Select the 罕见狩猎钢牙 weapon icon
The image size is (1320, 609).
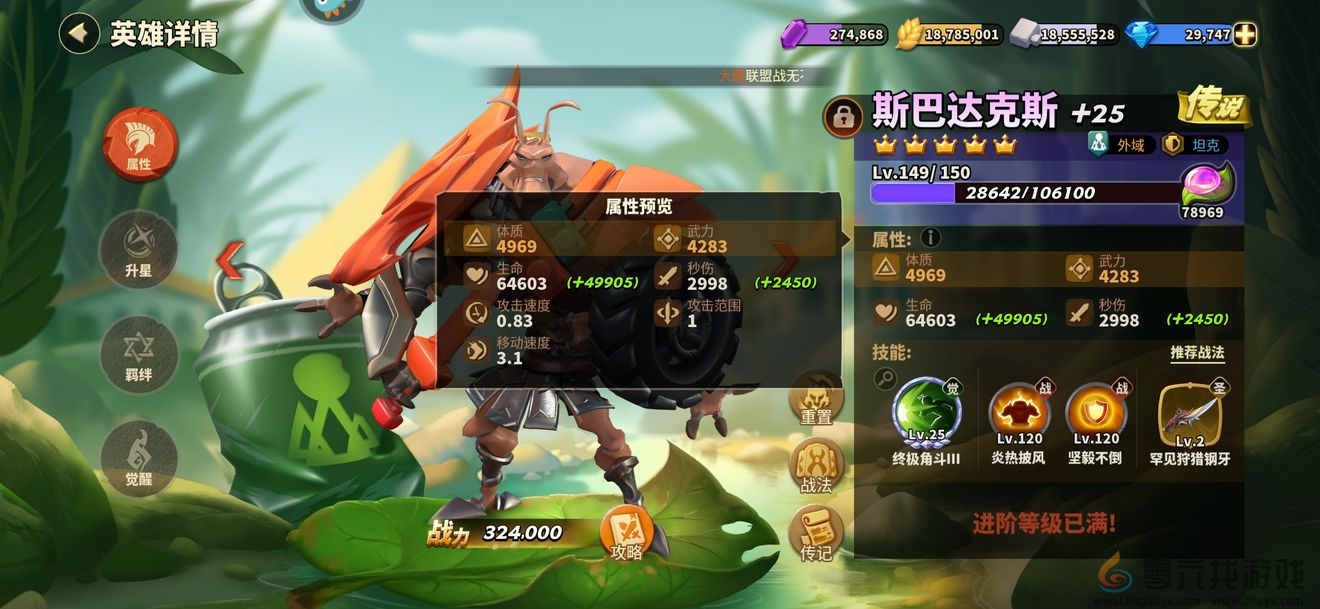1189,413
